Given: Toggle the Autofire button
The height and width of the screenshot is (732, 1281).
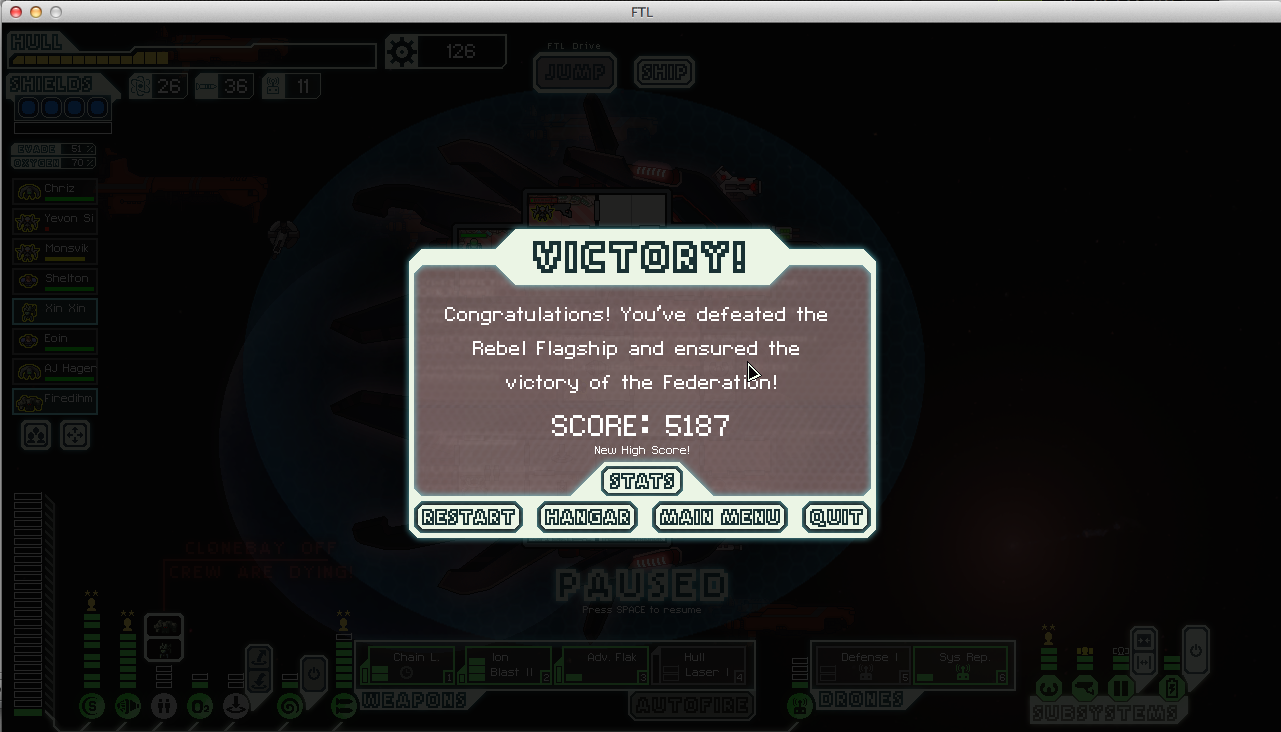Looking at the screenshot, I should tap(691, 706).
